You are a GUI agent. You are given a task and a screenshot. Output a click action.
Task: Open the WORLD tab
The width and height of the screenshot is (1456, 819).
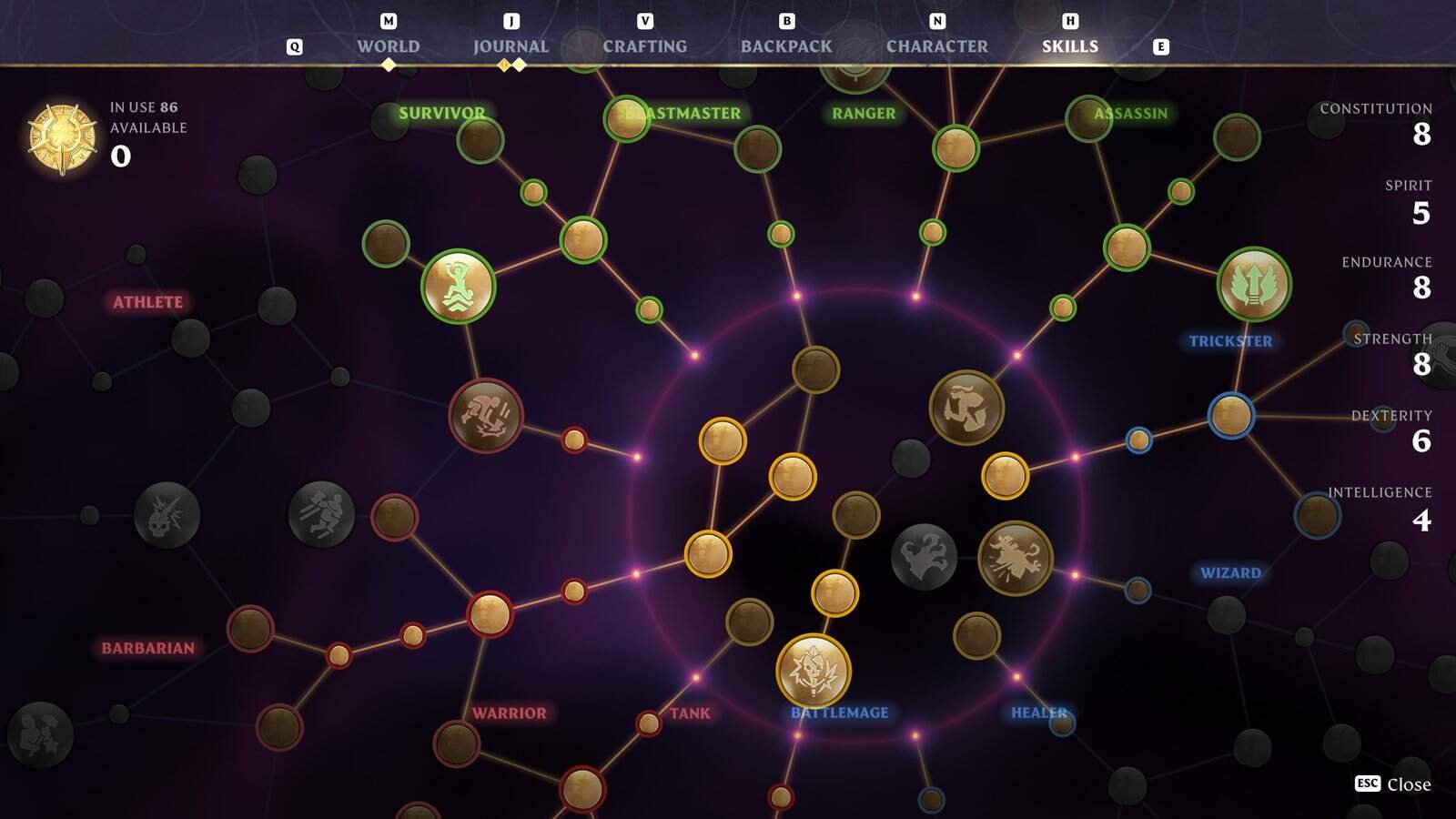(390, 45)
